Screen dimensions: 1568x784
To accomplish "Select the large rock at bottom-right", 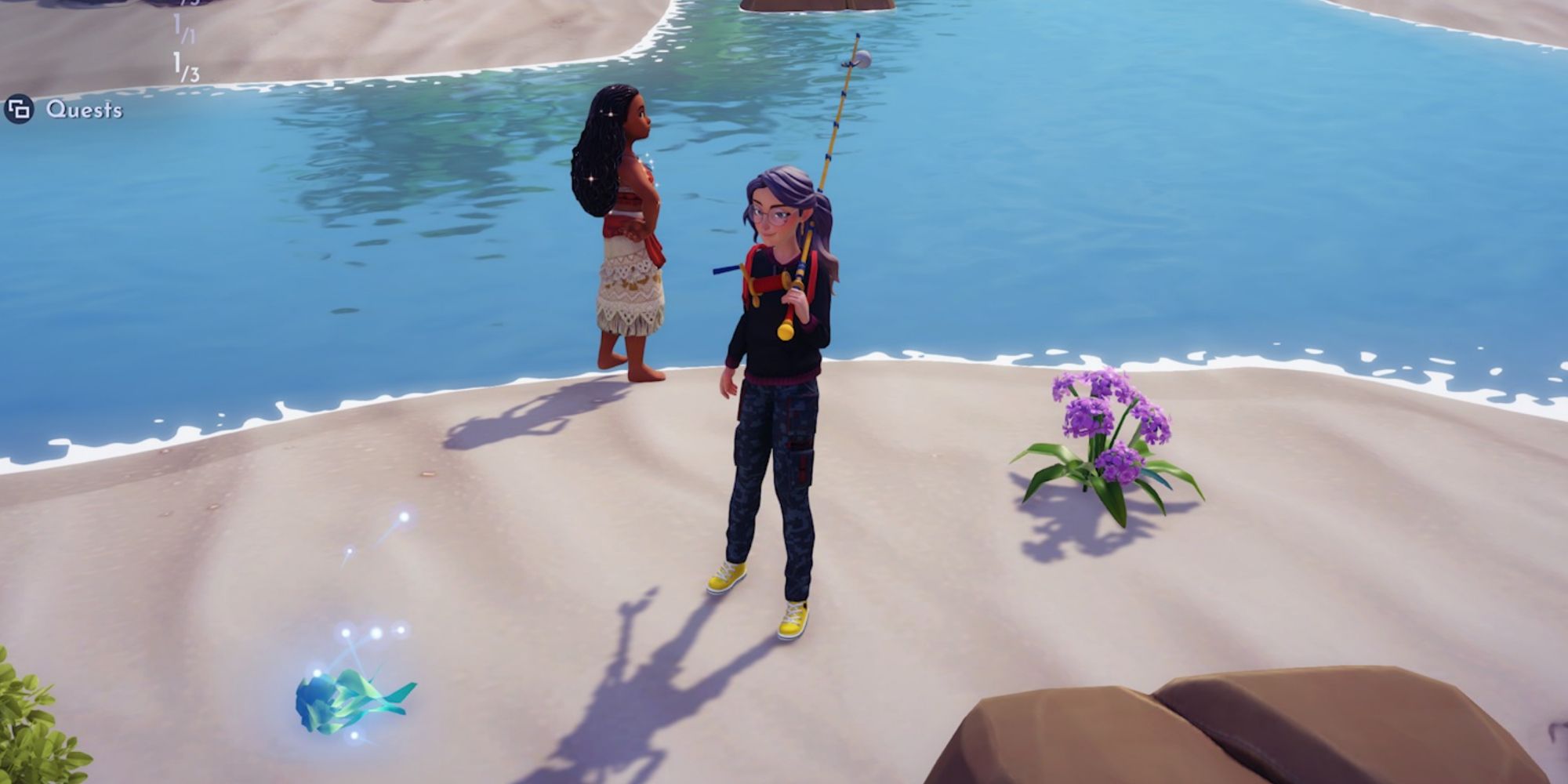I will pos(1348,729).
